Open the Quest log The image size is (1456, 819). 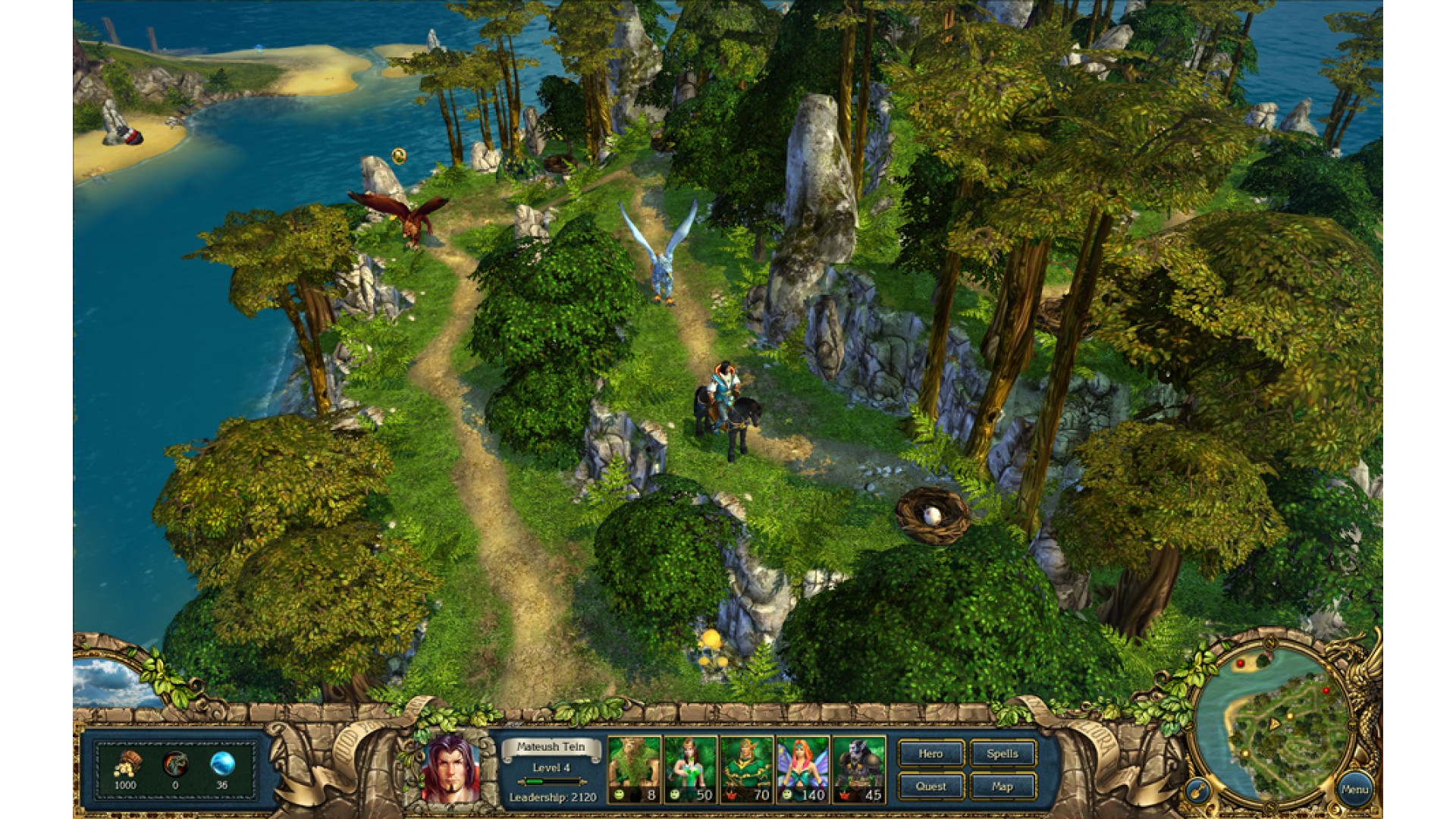pos(930,786)
